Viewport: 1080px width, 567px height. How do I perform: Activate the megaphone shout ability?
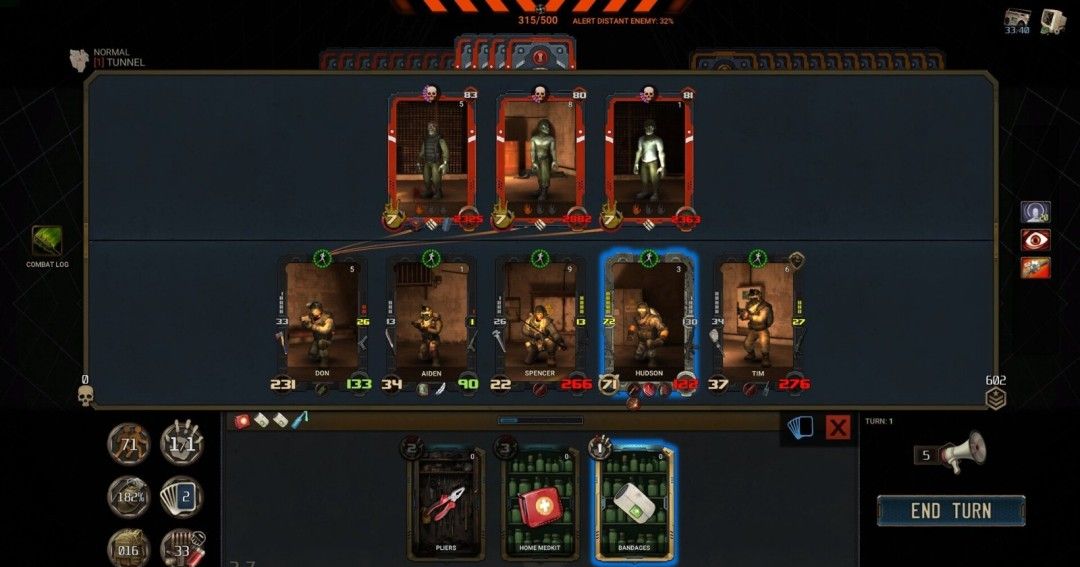pos(964,452)
